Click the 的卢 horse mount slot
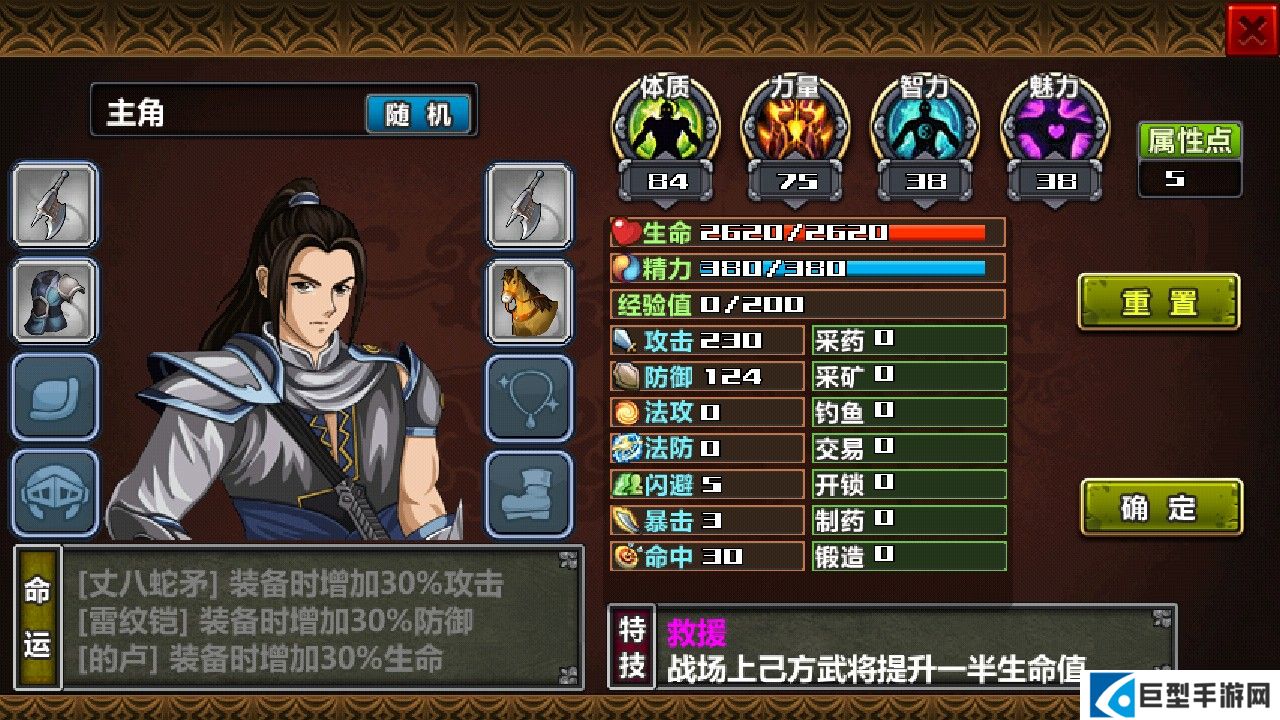The width and height of the screenshot is (1280, 720). pyautogui.click(x=530, y=300)
